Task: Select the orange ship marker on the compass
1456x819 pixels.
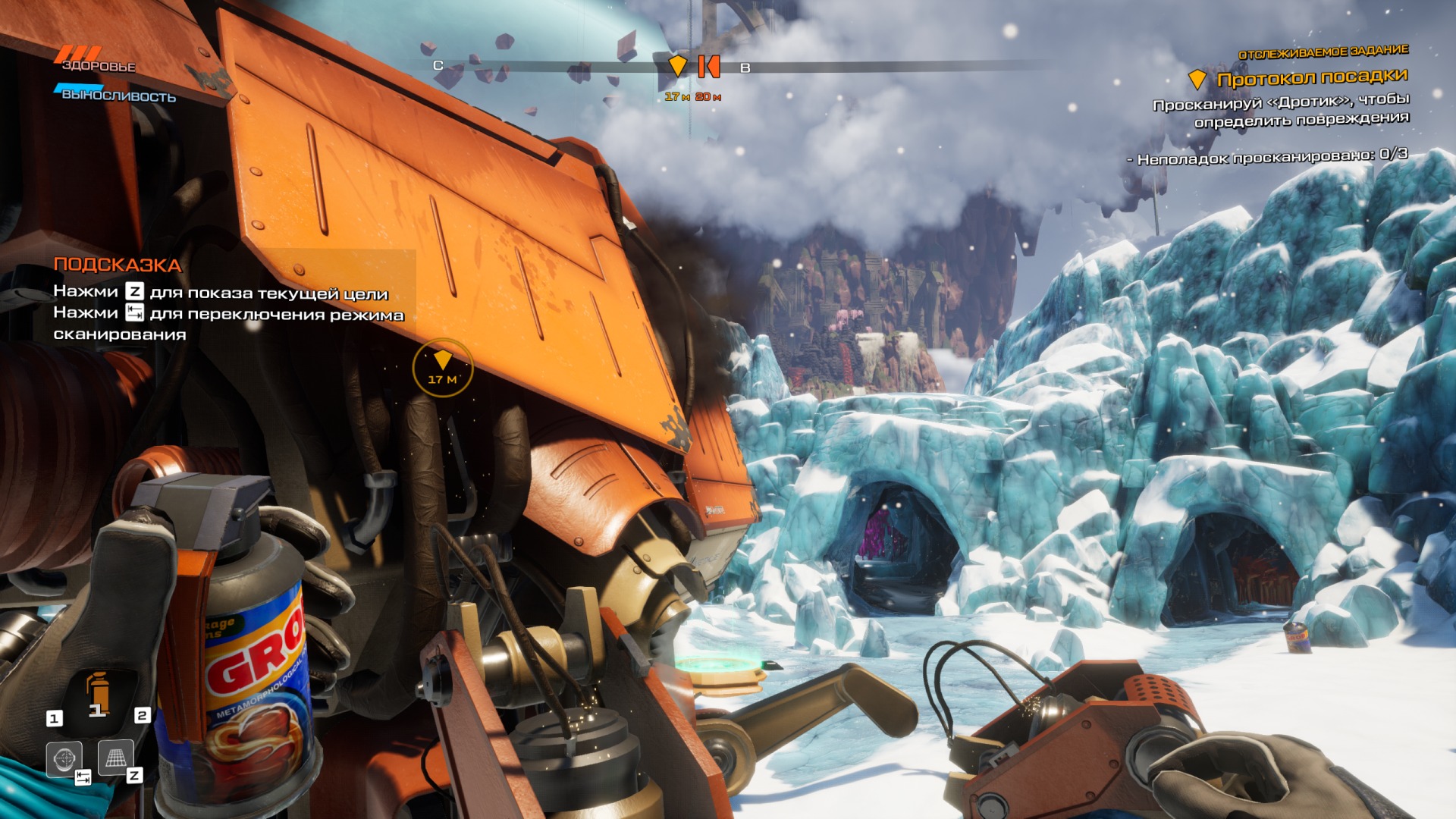Action: [708, 66]
